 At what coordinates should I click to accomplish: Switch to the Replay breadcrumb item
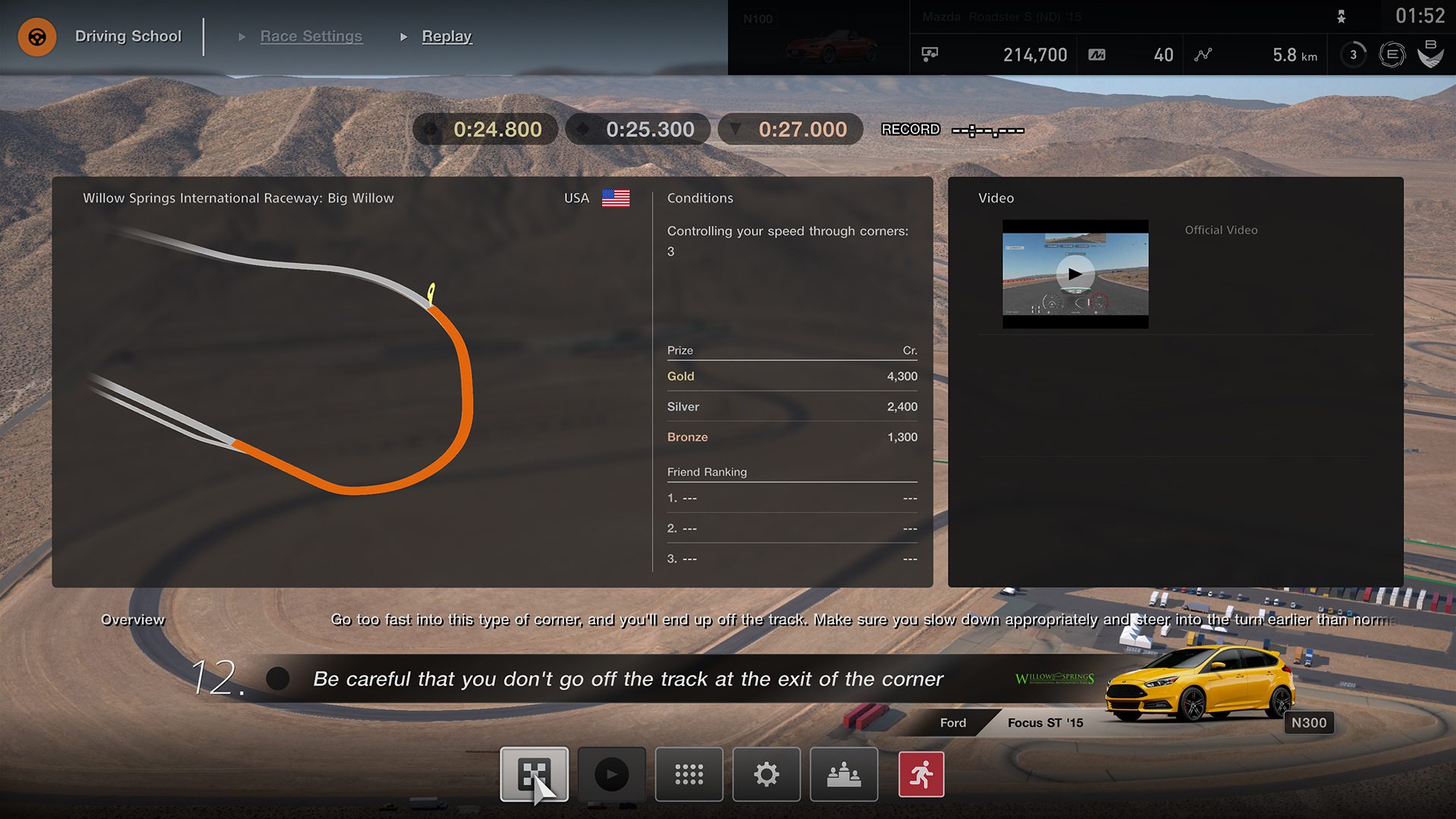(x=447, y=36)
